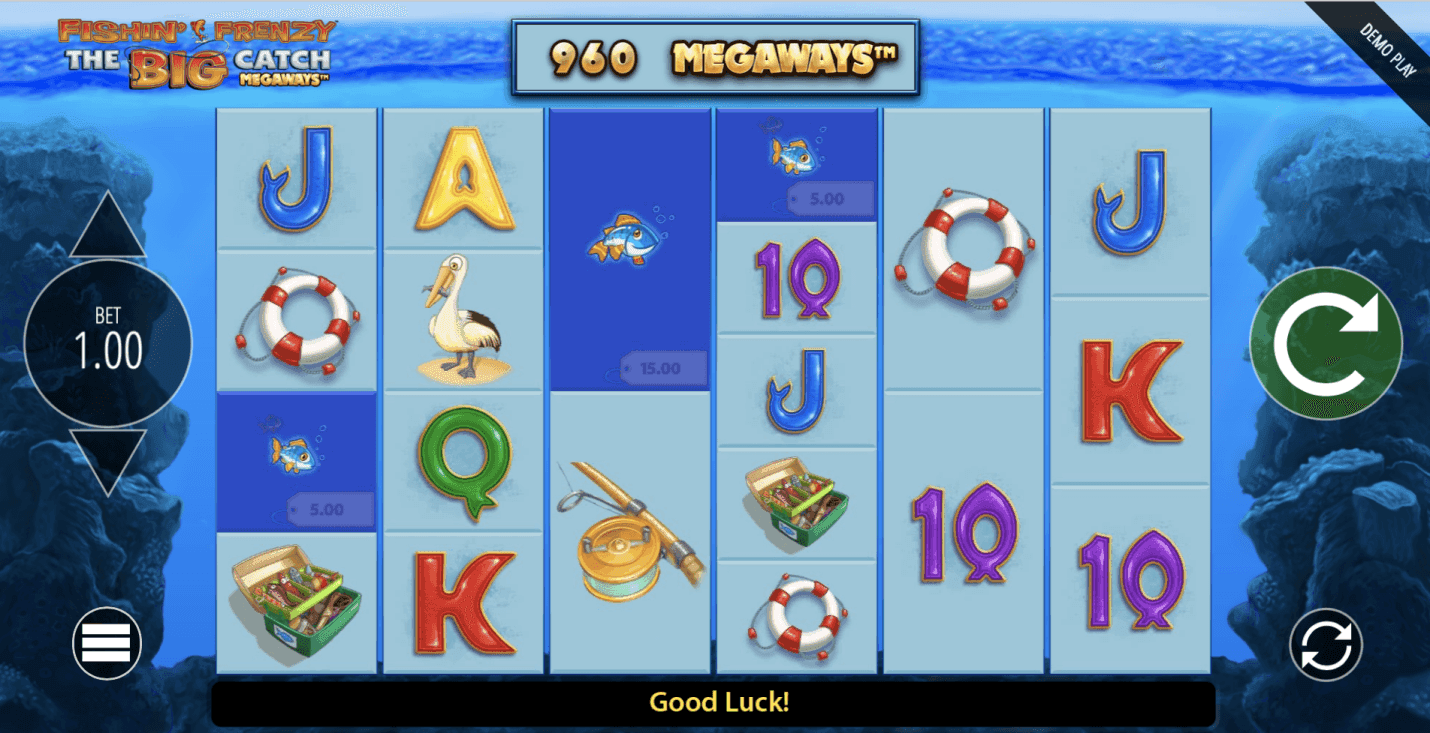
Task: Click the blue J symbol atop reel one
Action: tap(295, 180)
